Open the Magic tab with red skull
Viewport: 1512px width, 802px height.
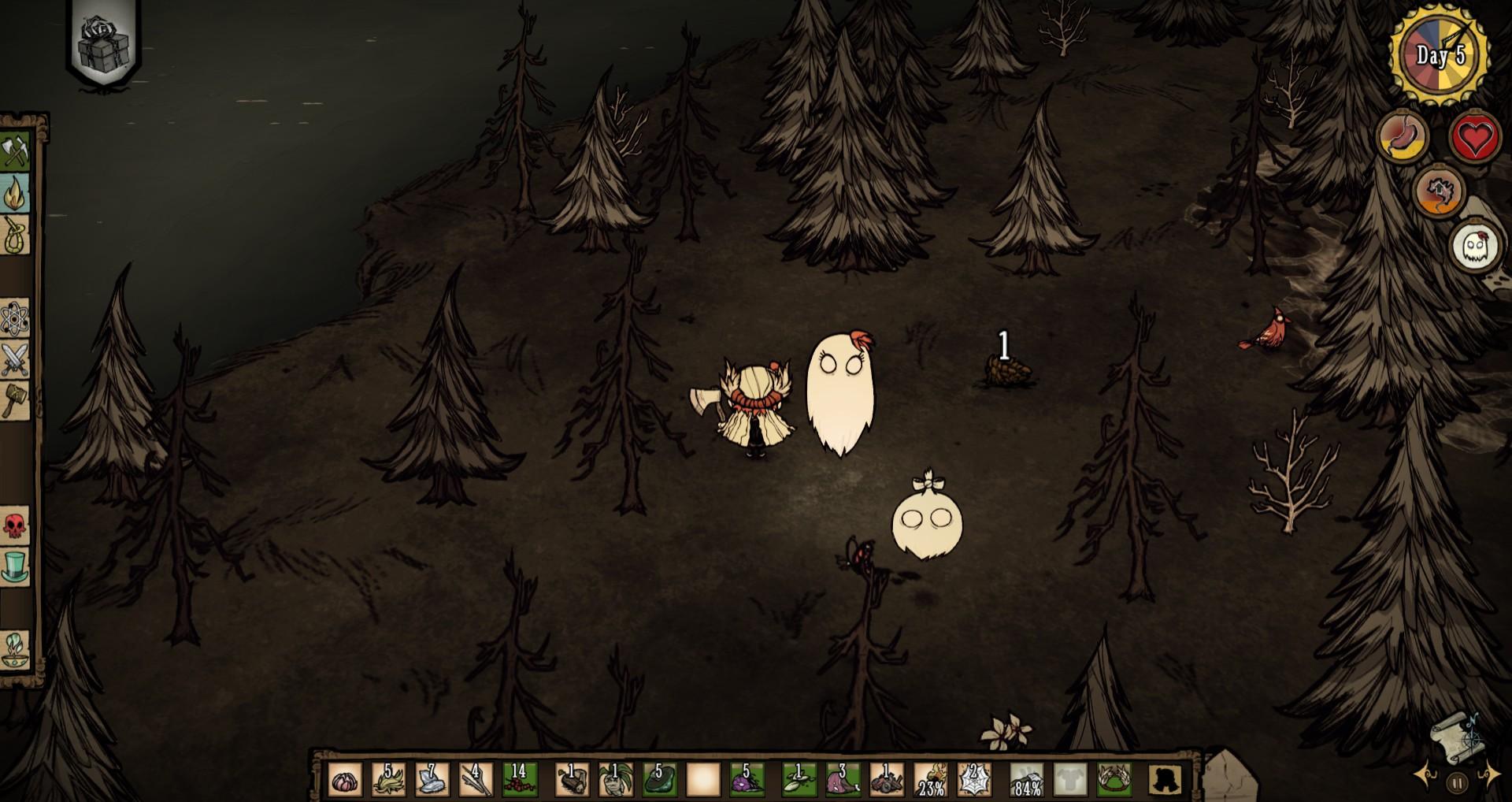click(x=15, y=525)
